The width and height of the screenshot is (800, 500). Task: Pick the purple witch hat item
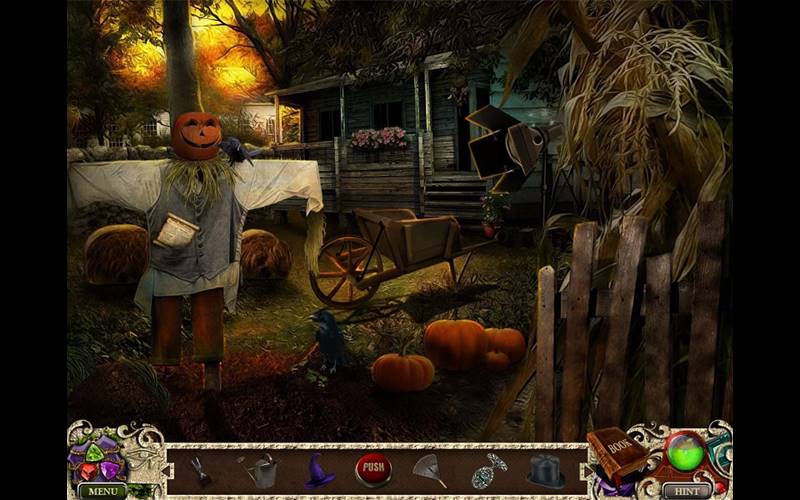point(319,470)
